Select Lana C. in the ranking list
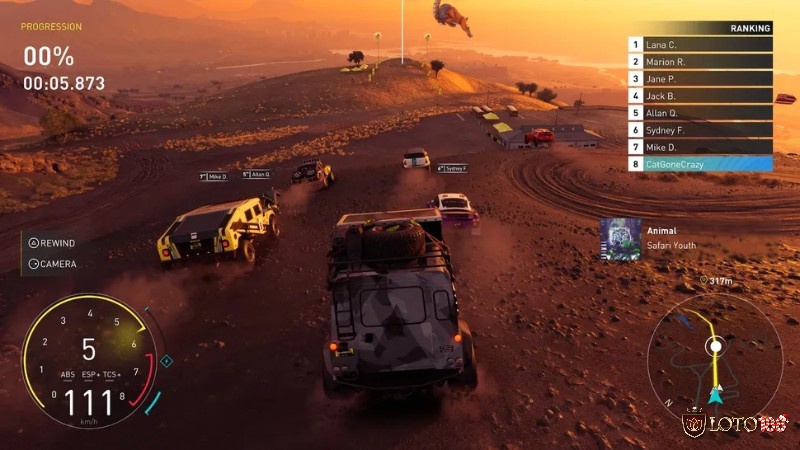The width and height of the screenshot is (800, 450). click(x=700, y=45)
